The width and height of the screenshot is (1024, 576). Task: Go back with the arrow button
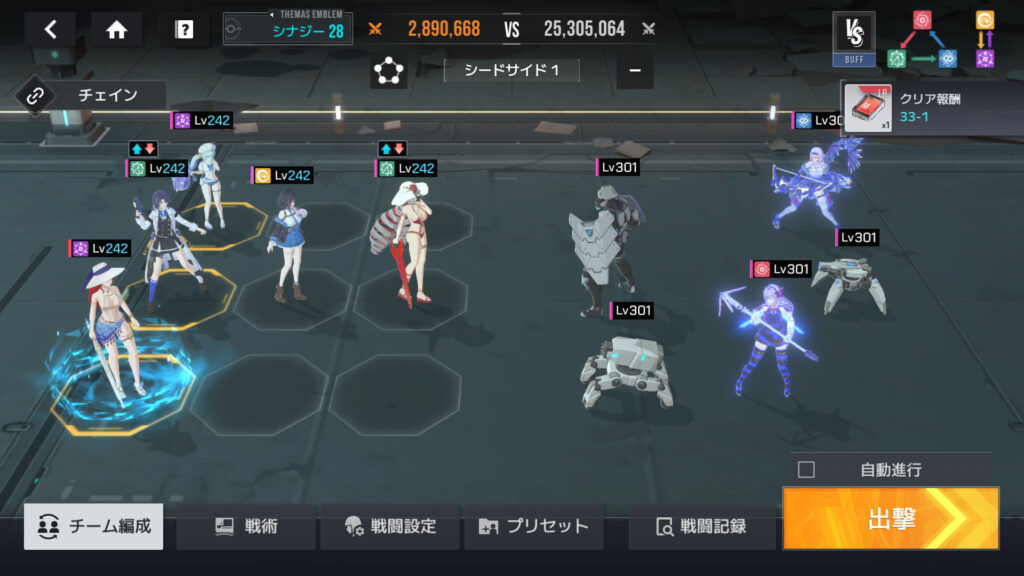pyautogui.click(x=51, y=29)
